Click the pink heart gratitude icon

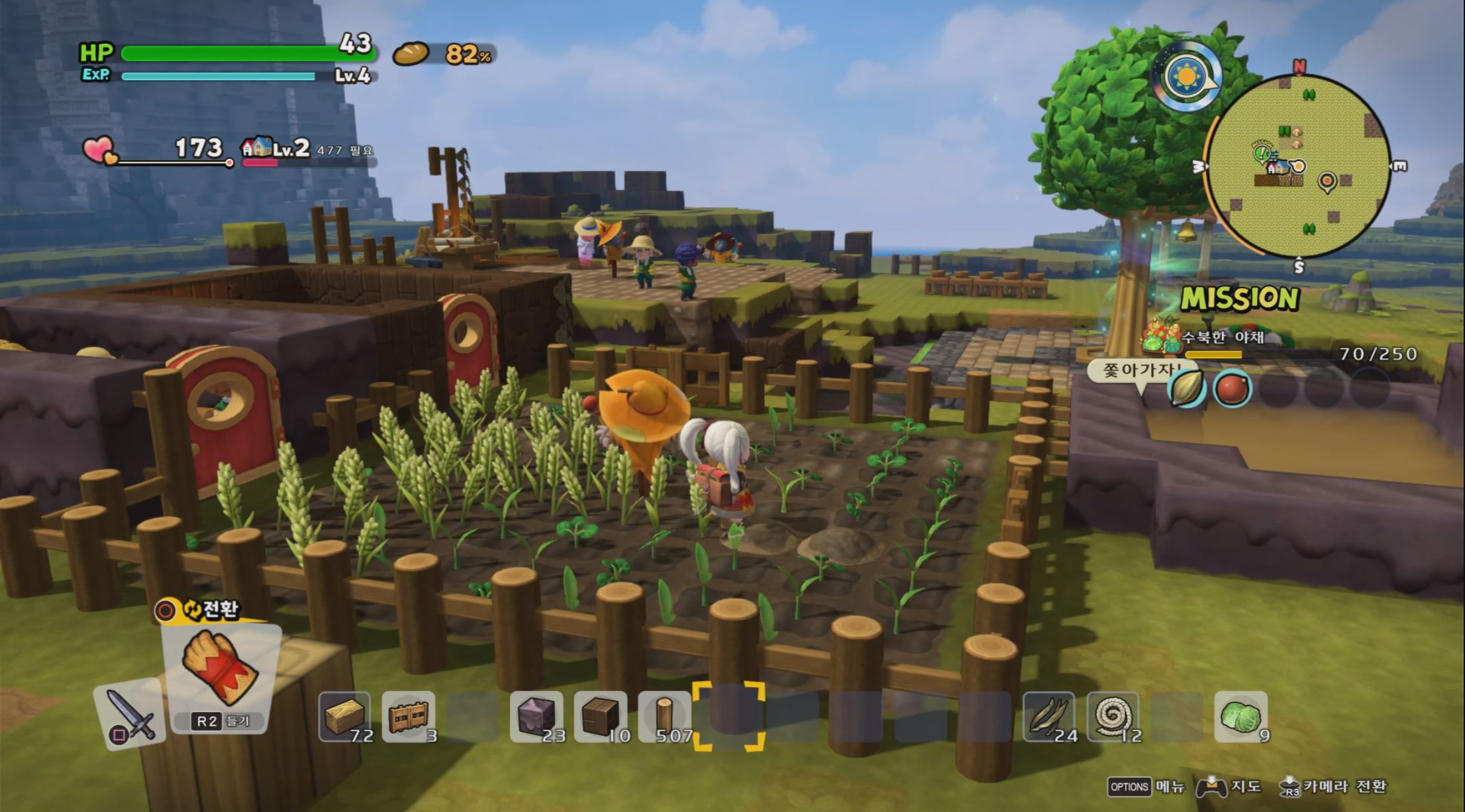tap(100, 150)
